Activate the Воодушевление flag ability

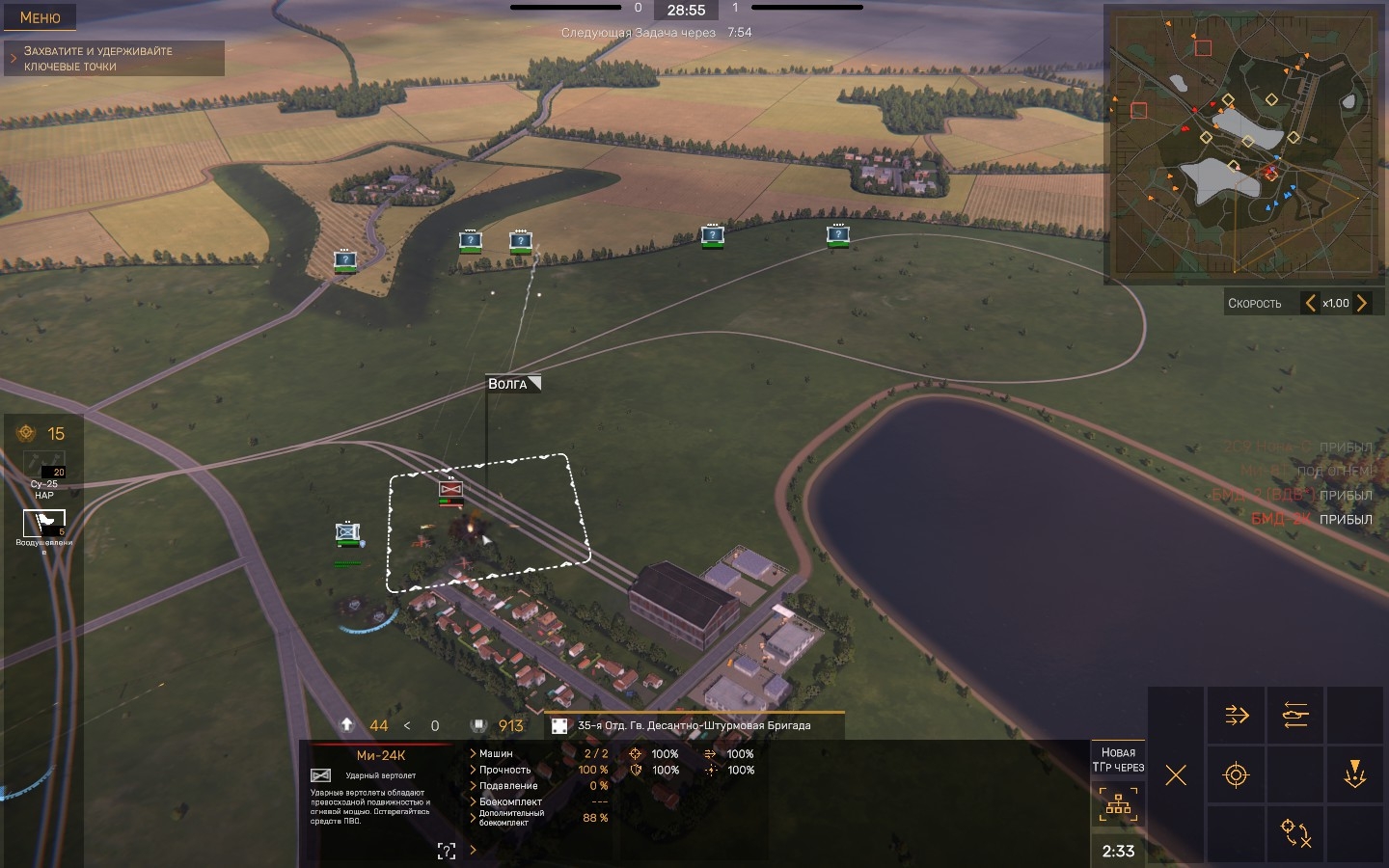pyautogui.click(x=44, y=524)
